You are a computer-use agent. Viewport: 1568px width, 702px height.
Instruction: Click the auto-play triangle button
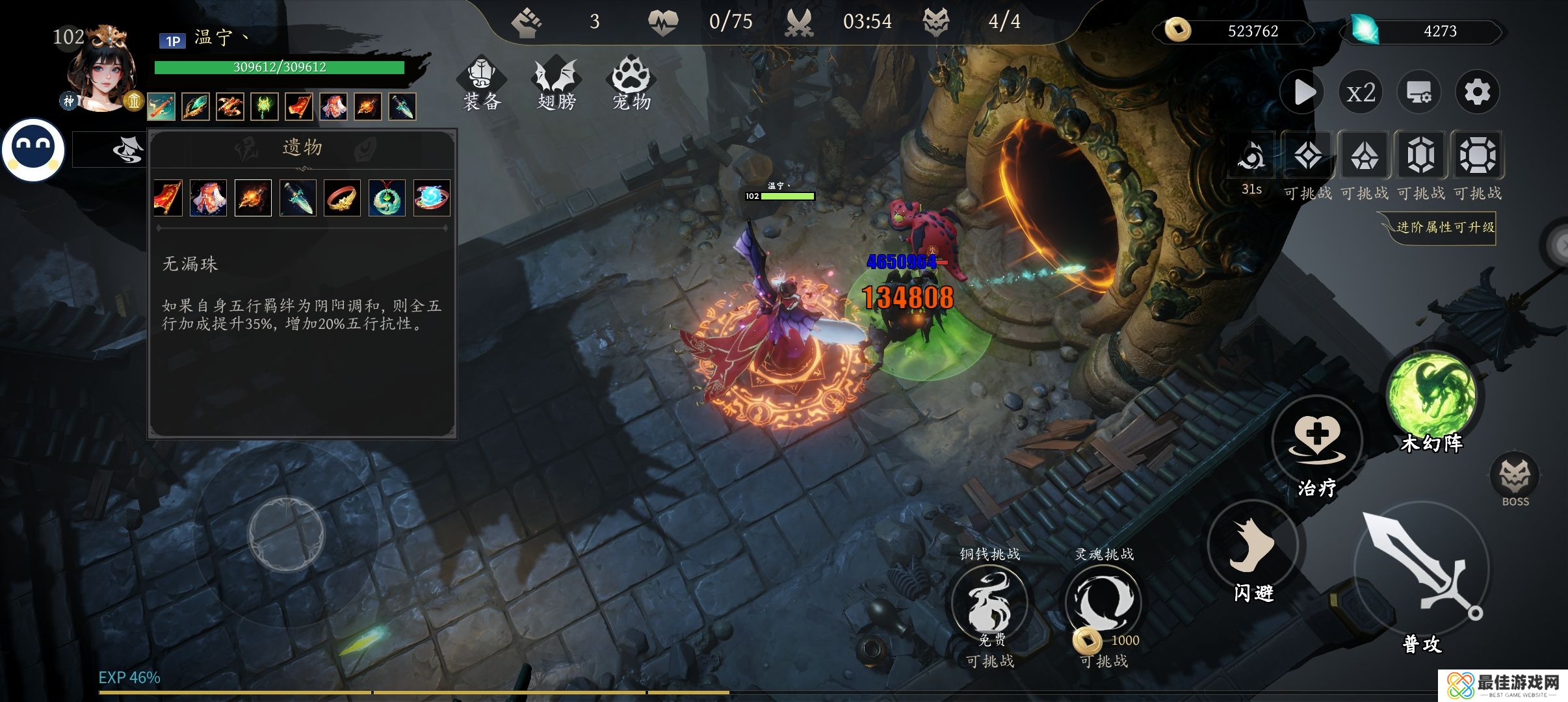[1303, 92]
